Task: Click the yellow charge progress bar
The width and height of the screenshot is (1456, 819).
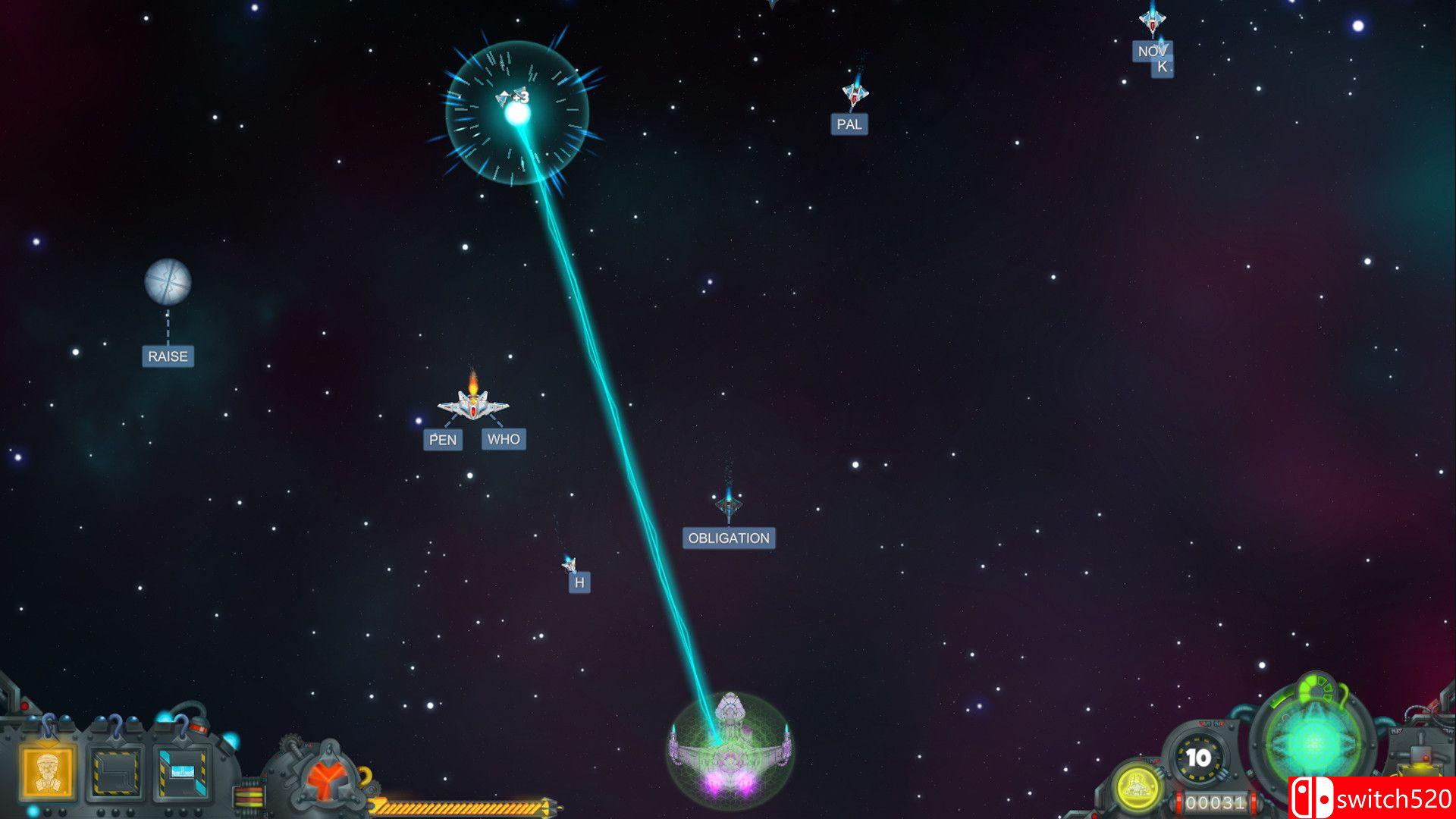Action: coord(455,808)
